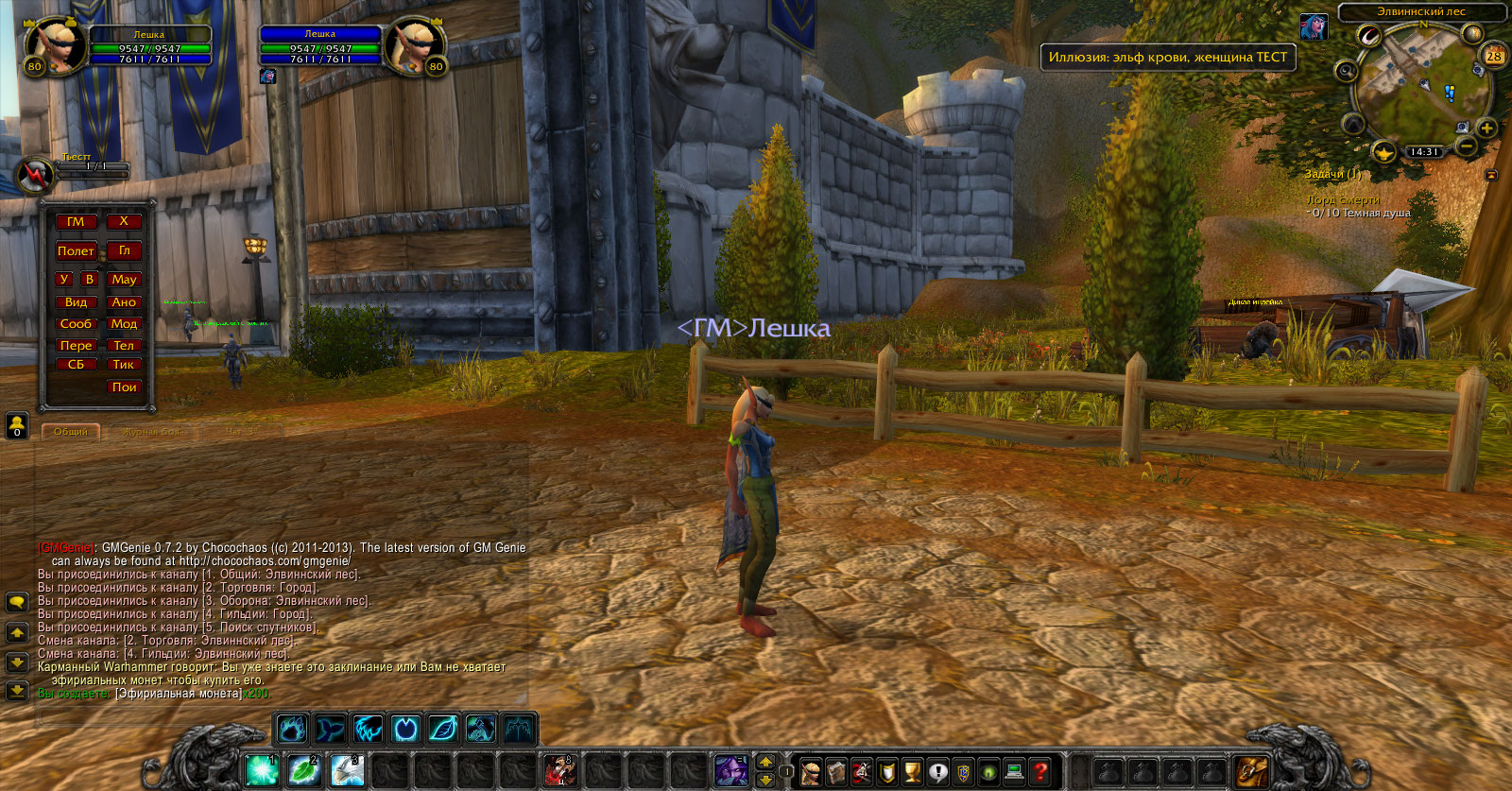Zoom out the minimap with minus button
The height and width of the screenshot is (791, 1512).
tap(1467, 146)
